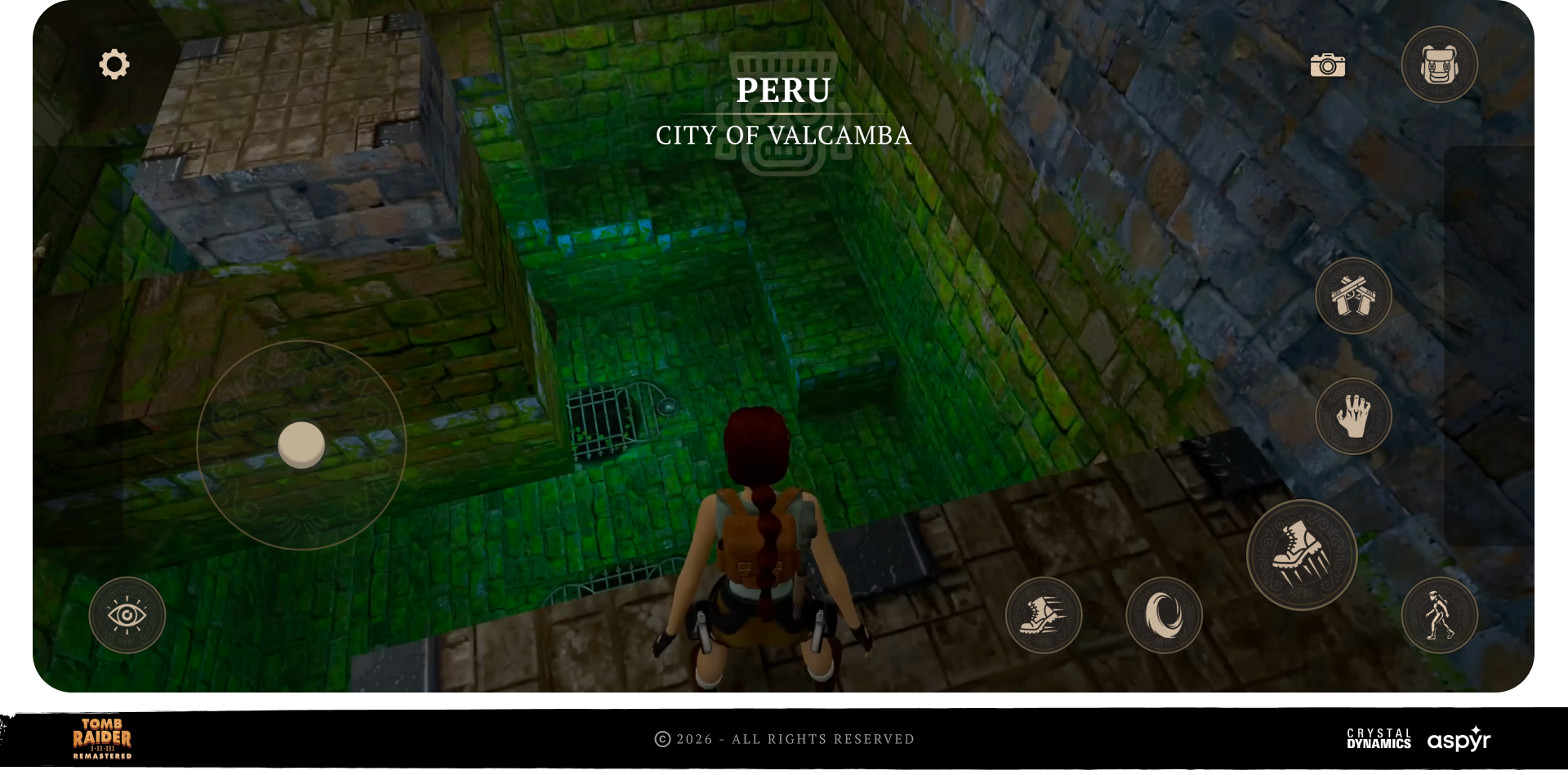1568x775 pixels.
Task: Toggle walk mode with the walking figure button
Action: pyautogui.click(x=1439, y=615)
